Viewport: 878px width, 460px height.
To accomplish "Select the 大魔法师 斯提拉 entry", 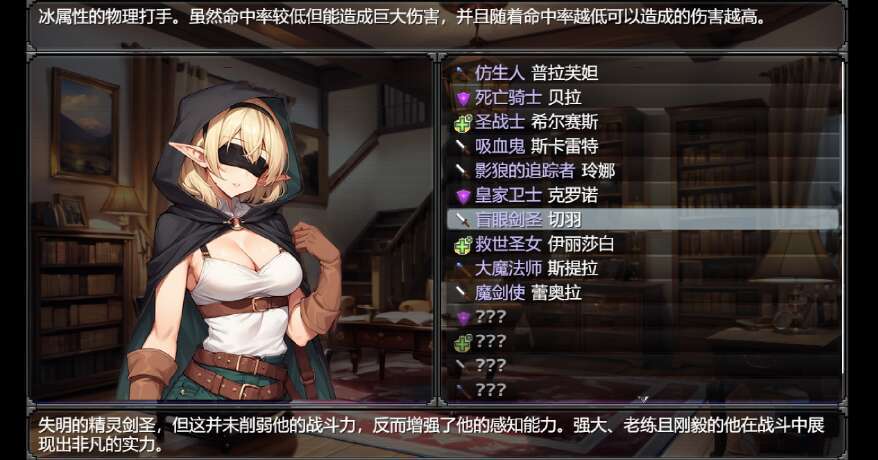I will pyautogui.click(x=536, y=268).
